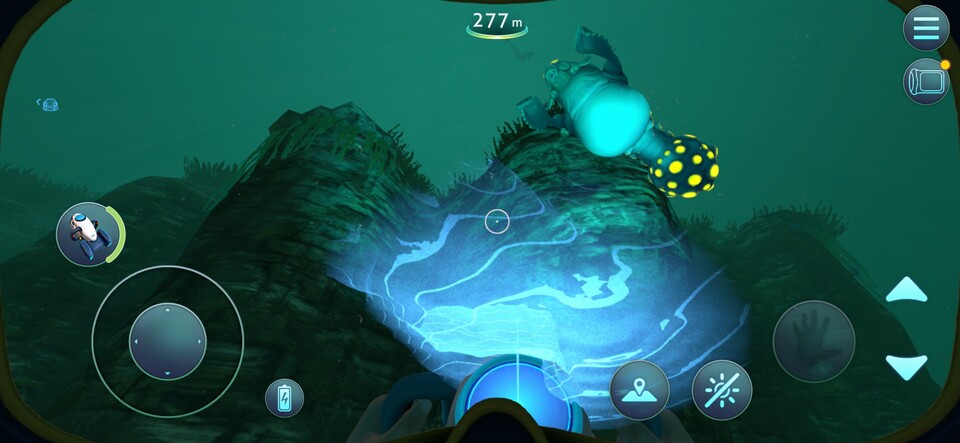Open the PDA tablet button
The height and width of the screenshot is (443, 960).
(925, 82)
